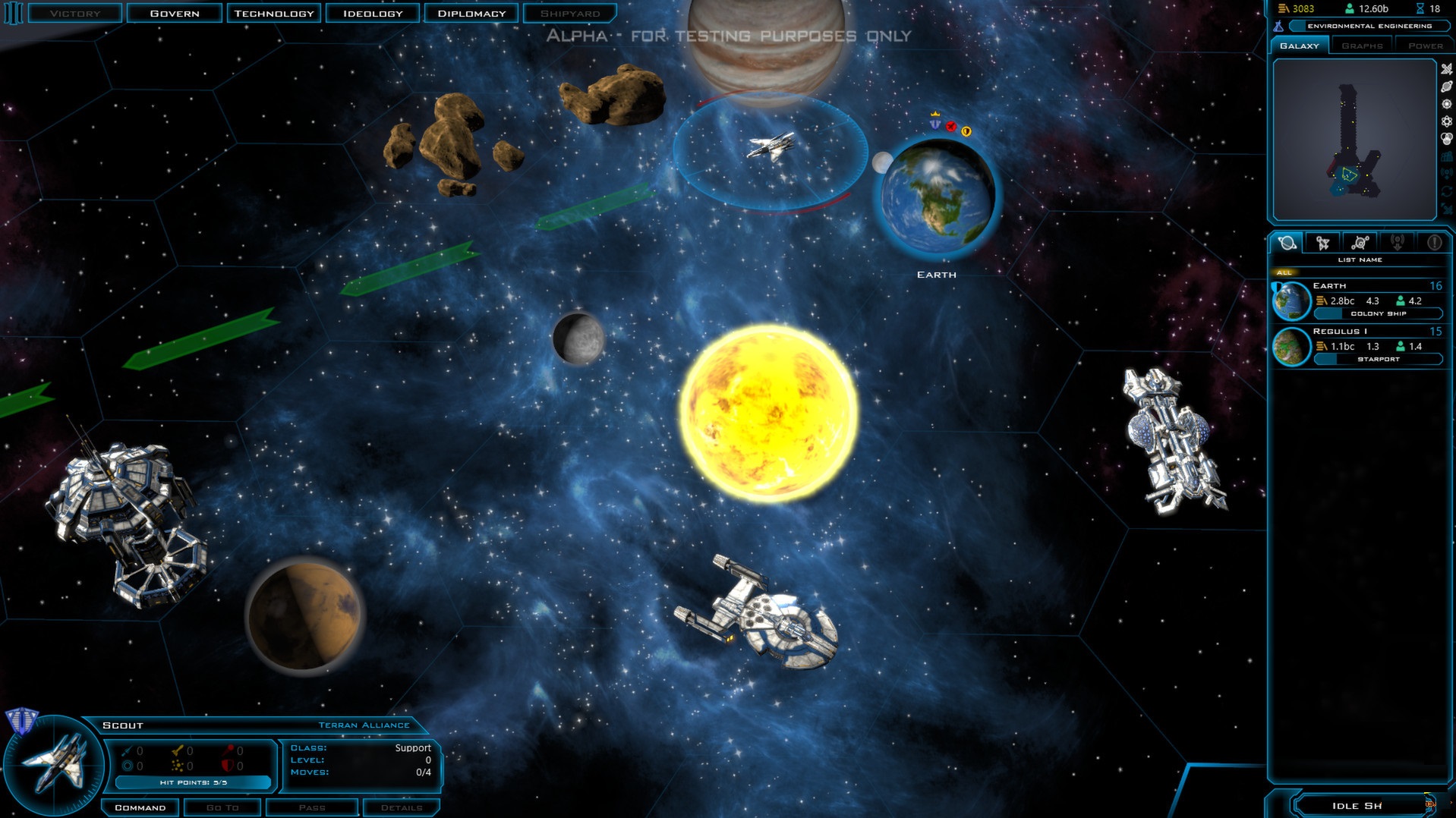Open the Victory screen
Viewport: 1456px width, 818px height.
pyautogui.click(x=75, y=14)
